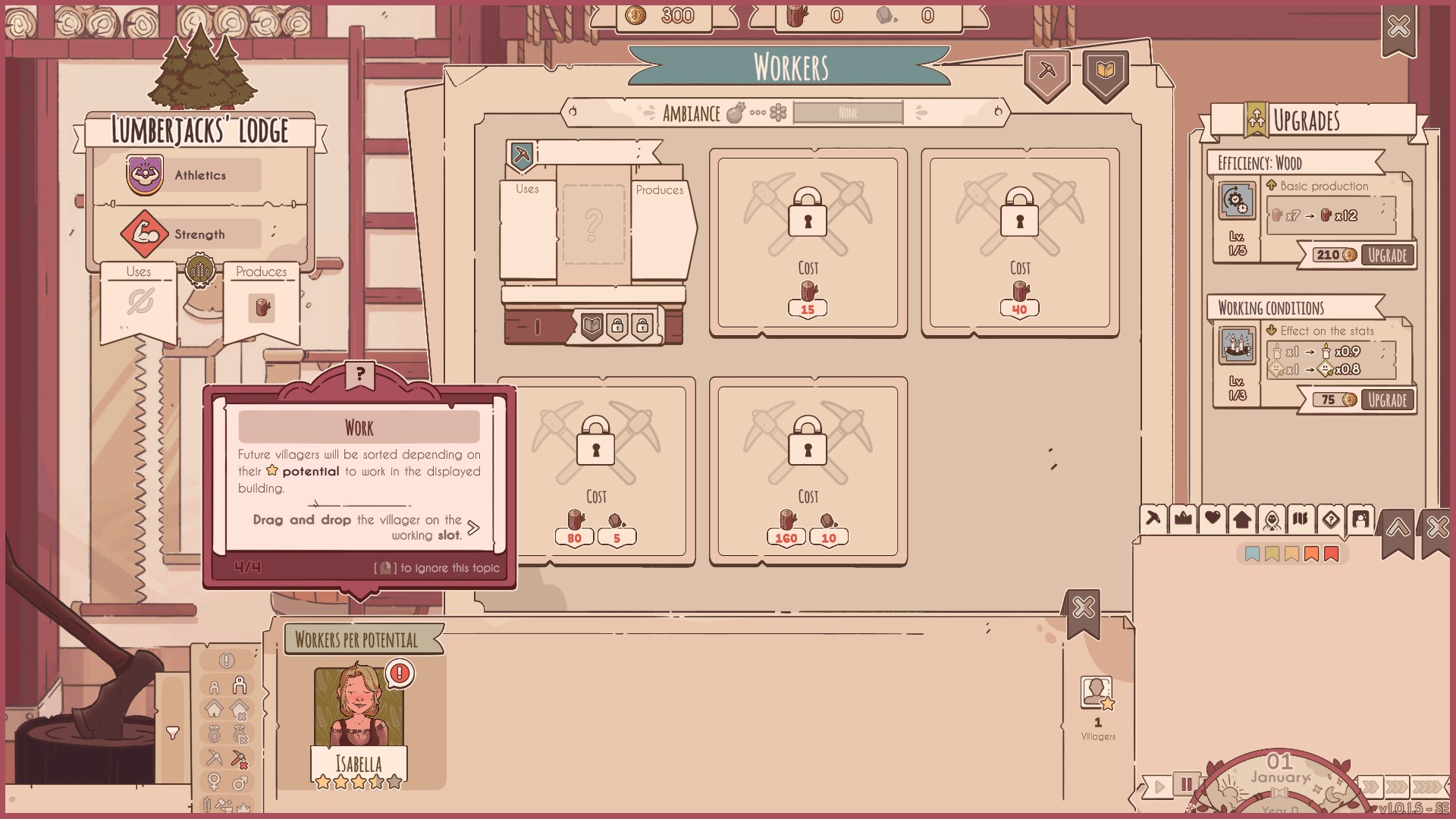Switch to the pickaxe workers tab
This screenshot has width=1456, height=819.
pos(1047,72)
